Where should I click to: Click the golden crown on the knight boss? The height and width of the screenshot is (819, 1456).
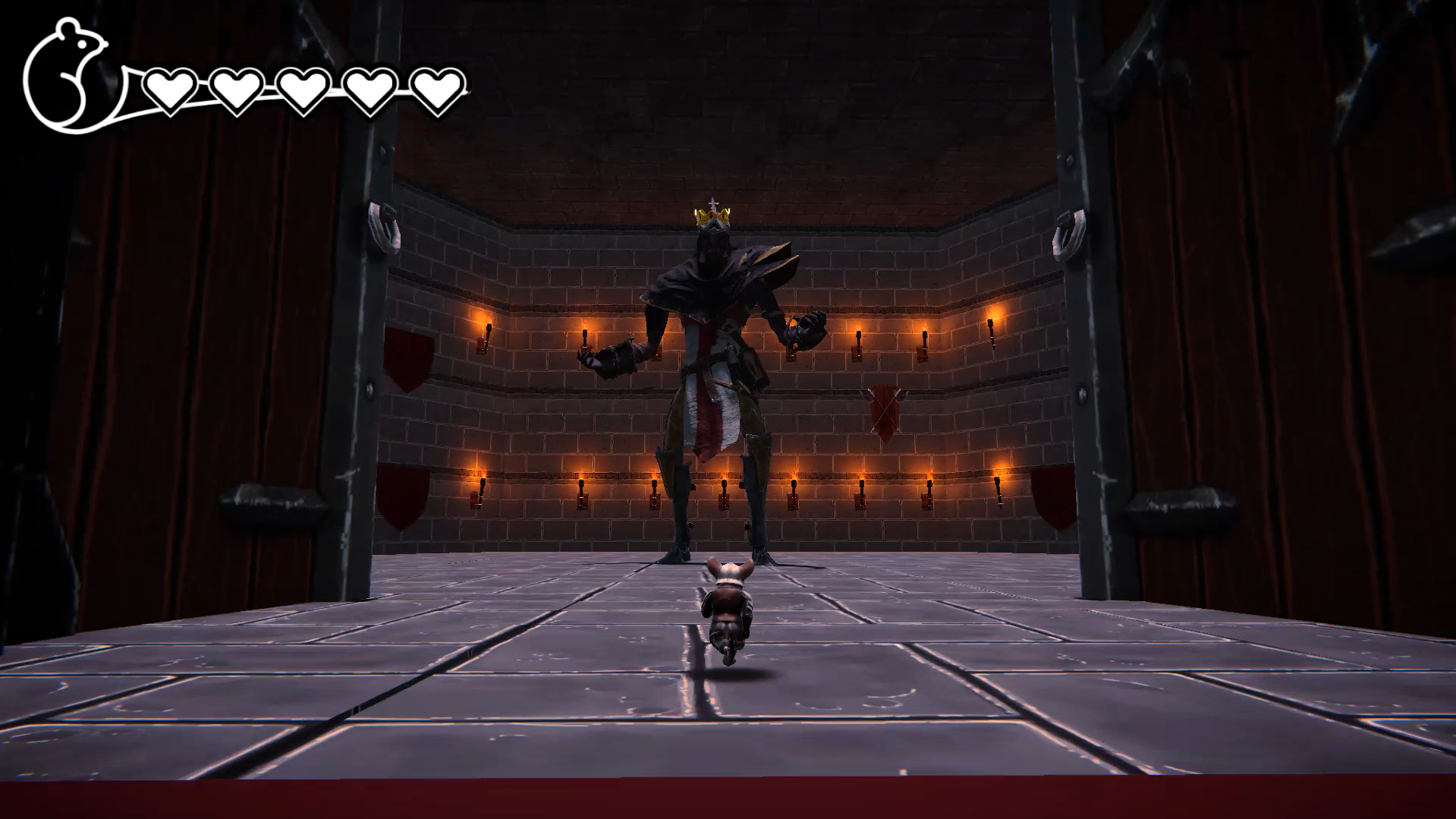pyautogui.click(x=712, y=216)
